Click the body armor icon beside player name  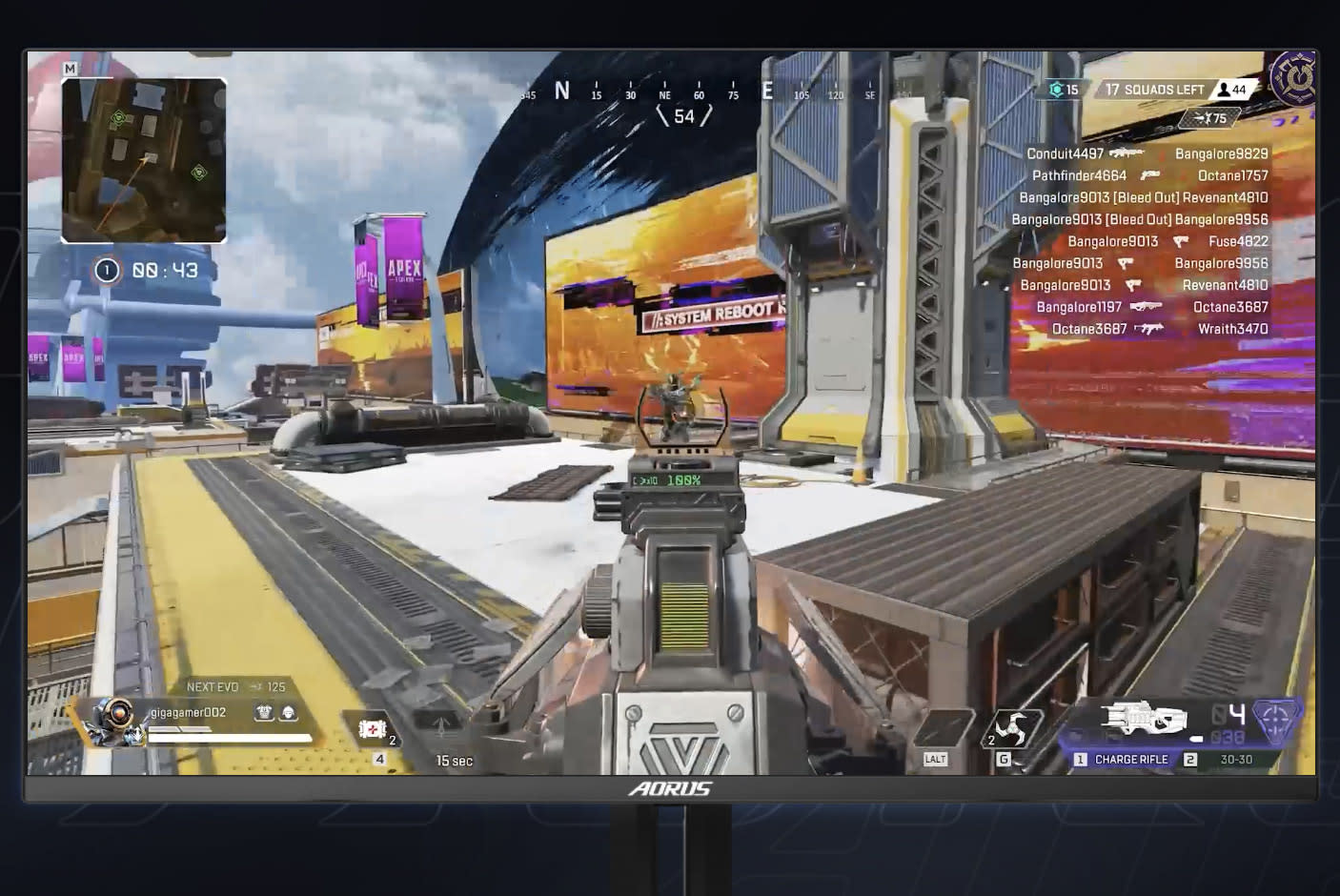pyautogui.click(x=264, y=713)
